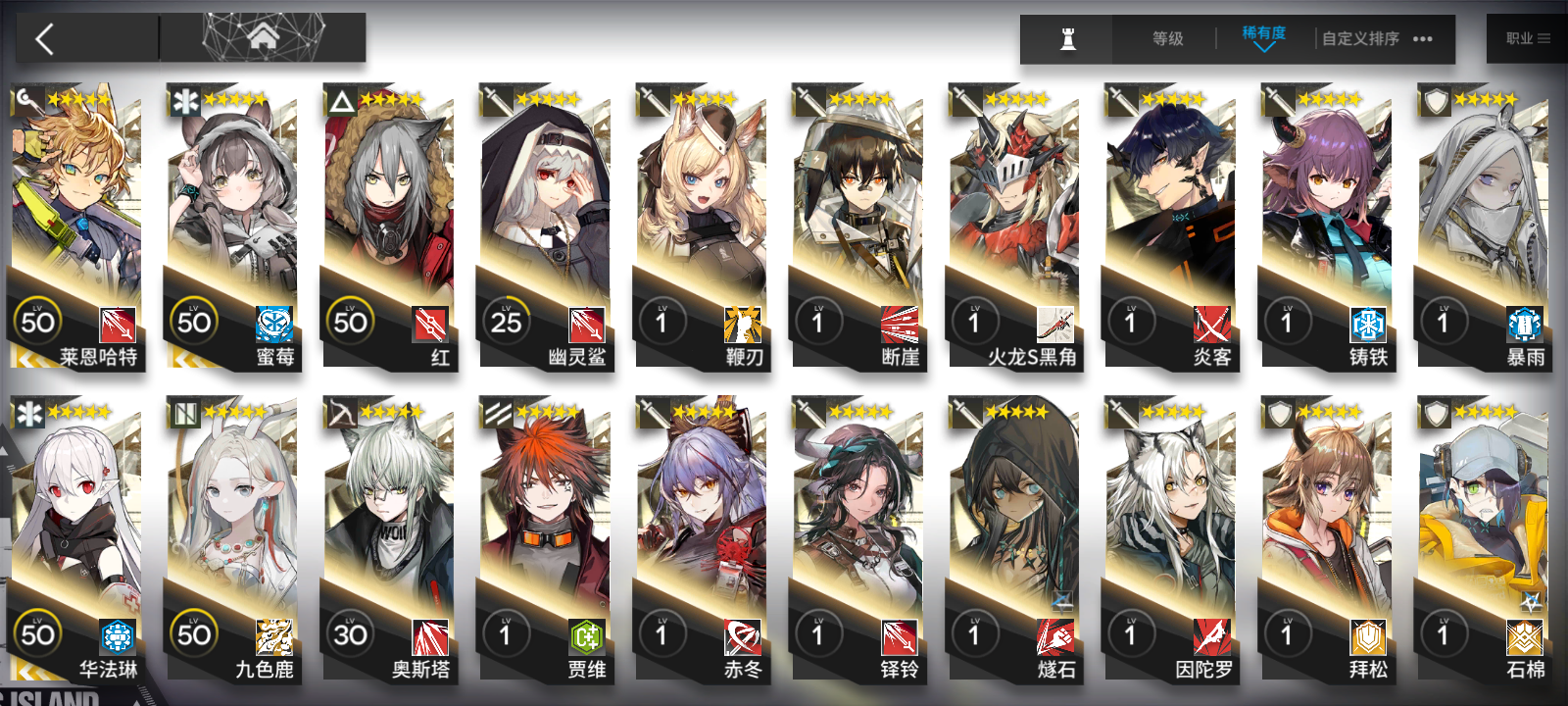Open the more options menu via the ellipsis
The height and width of the screenshot is (706, 1568).
pos(1423,39)
